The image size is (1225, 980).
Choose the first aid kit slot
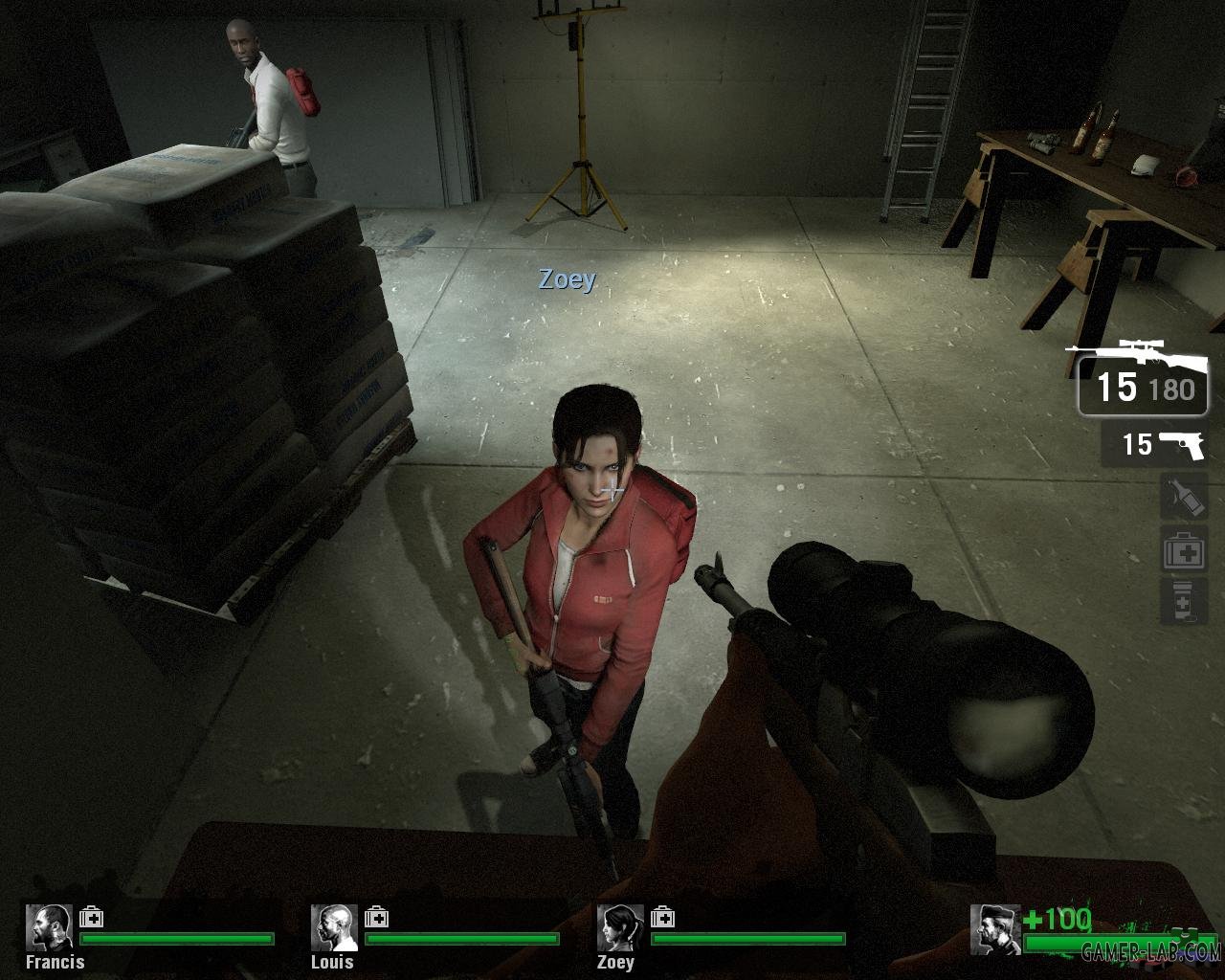point(1183,550)
